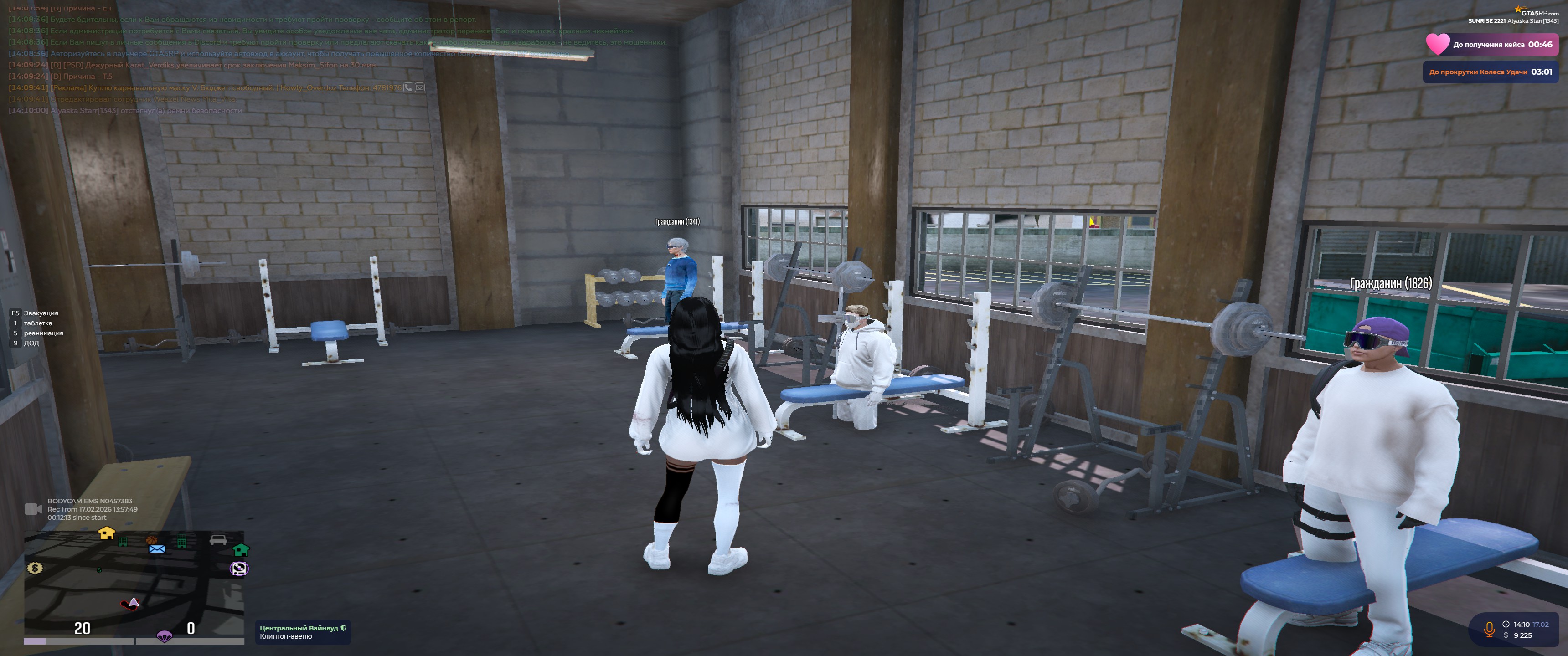1568x656 pixels.
Task: Toggle the microphone icon
Action: coord(1489,629)
